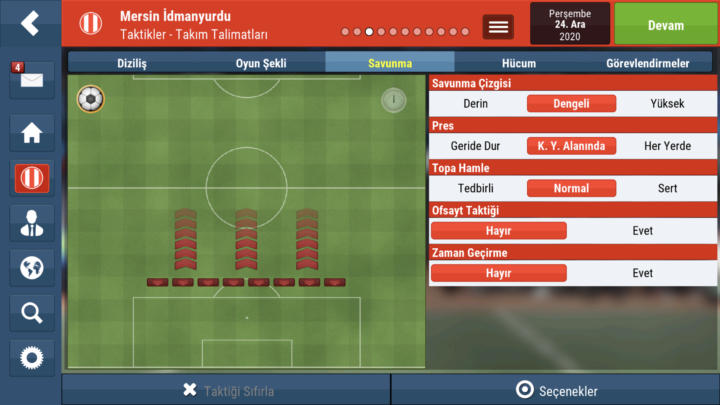720x405 pixels.
Task: Open the hamburger menu button
Action: 498,27
